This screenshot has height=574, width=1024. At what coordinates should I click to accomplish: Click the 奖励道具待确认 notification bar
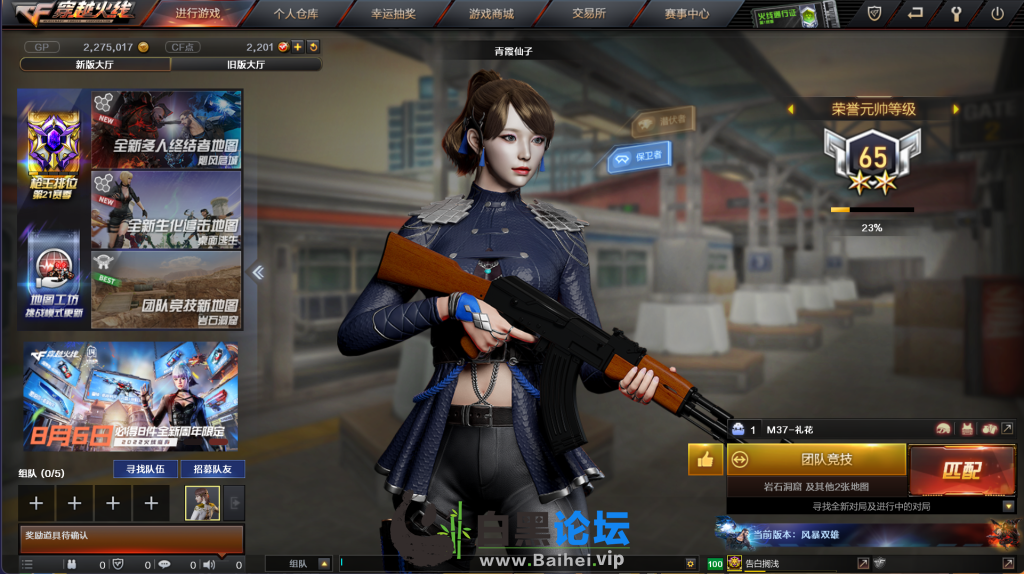[131, 538]
